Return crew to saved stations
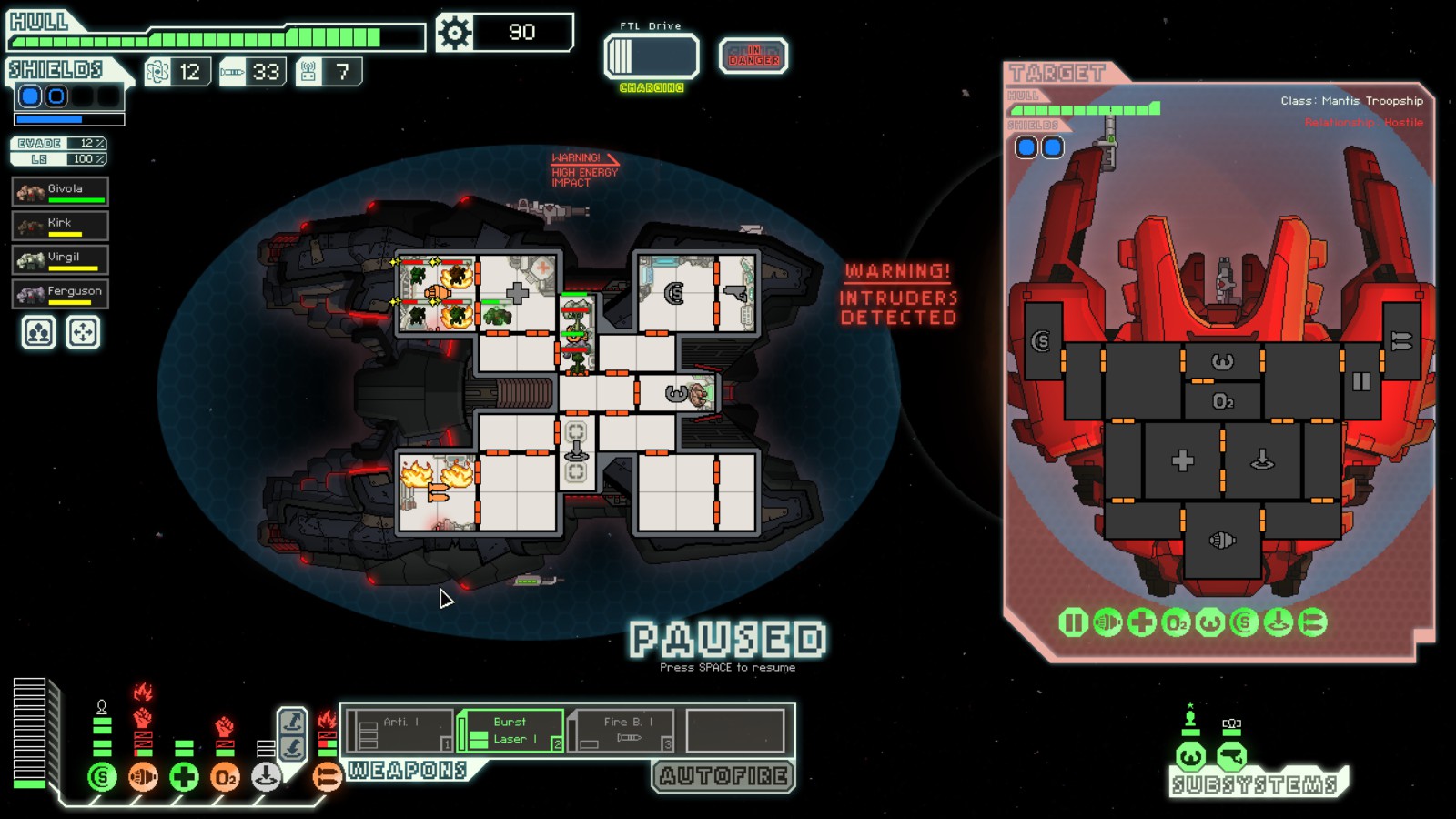Image resolution: width=1456 pixels, height=819 pixels. coord(83,333)
